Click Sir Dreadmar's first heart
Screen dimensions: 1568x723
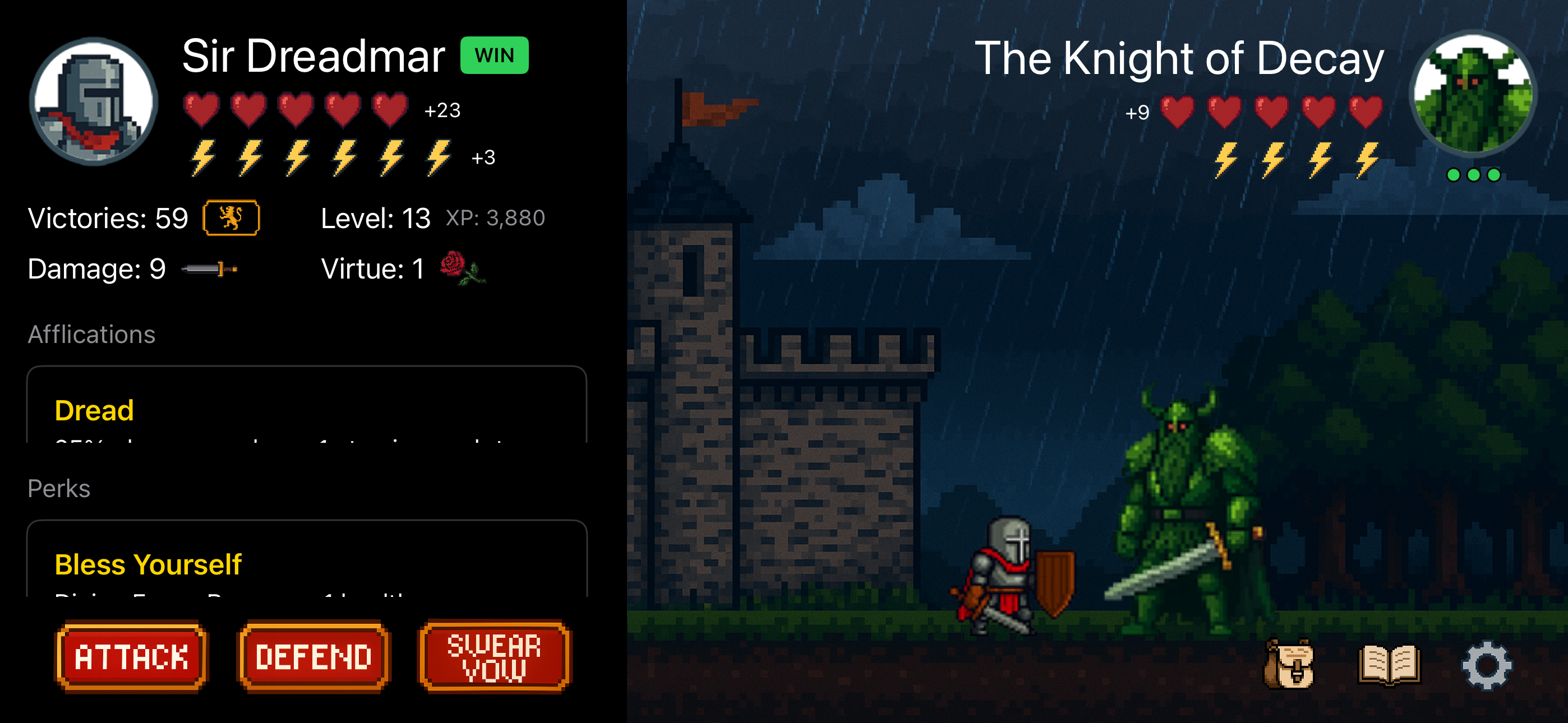pyautogui.click(x=201, y=109)
